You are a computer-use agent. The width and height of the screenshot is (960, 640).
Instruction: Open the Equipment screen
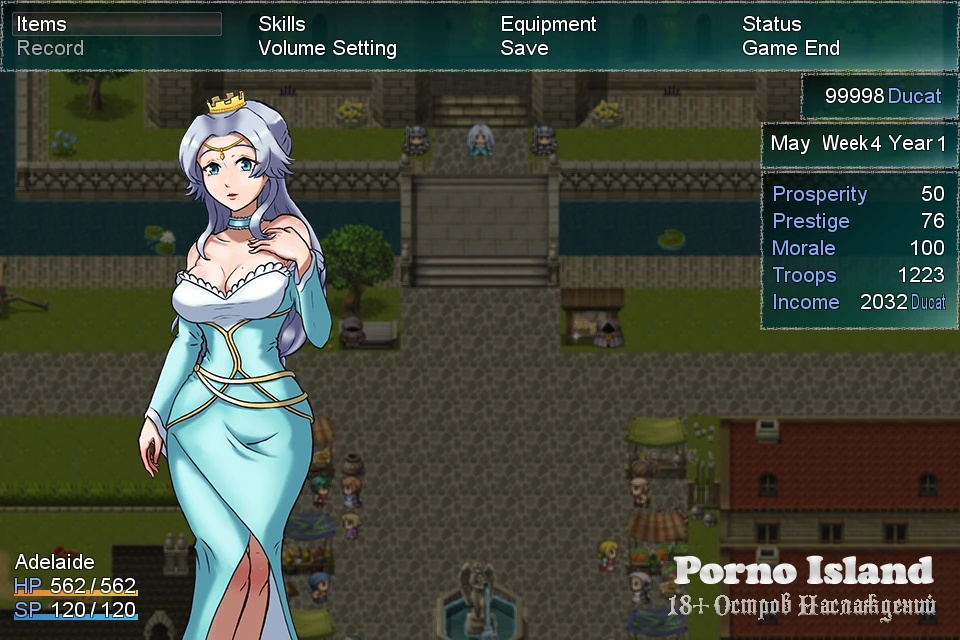pos(548,24)
